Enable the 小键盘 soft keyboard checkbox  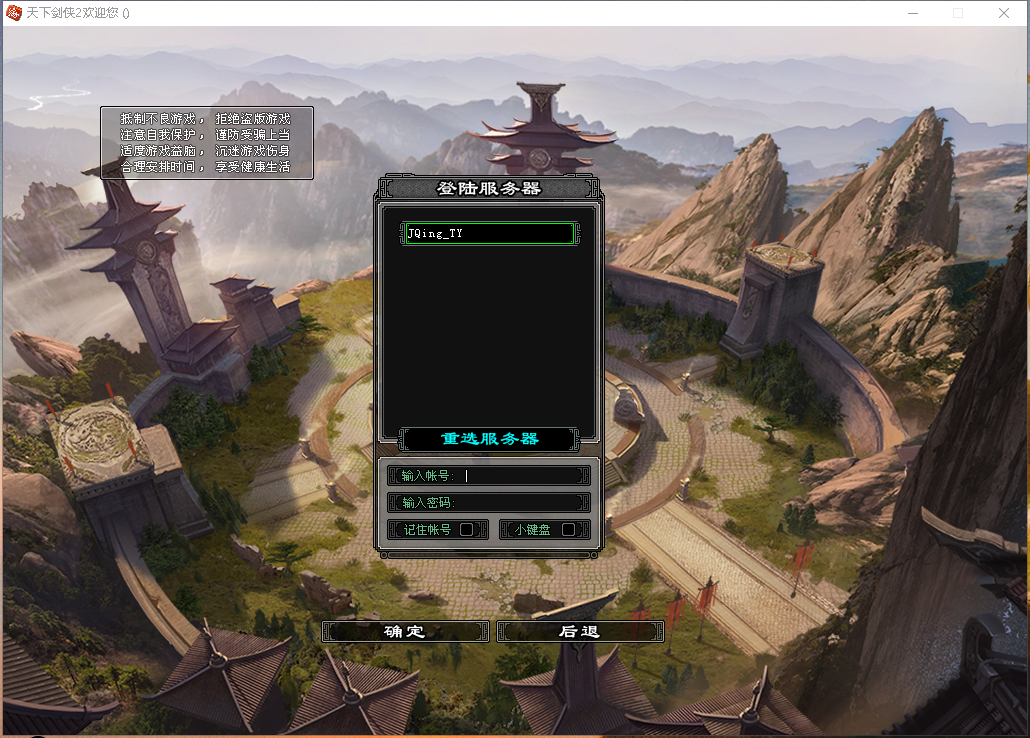[568, 530]
